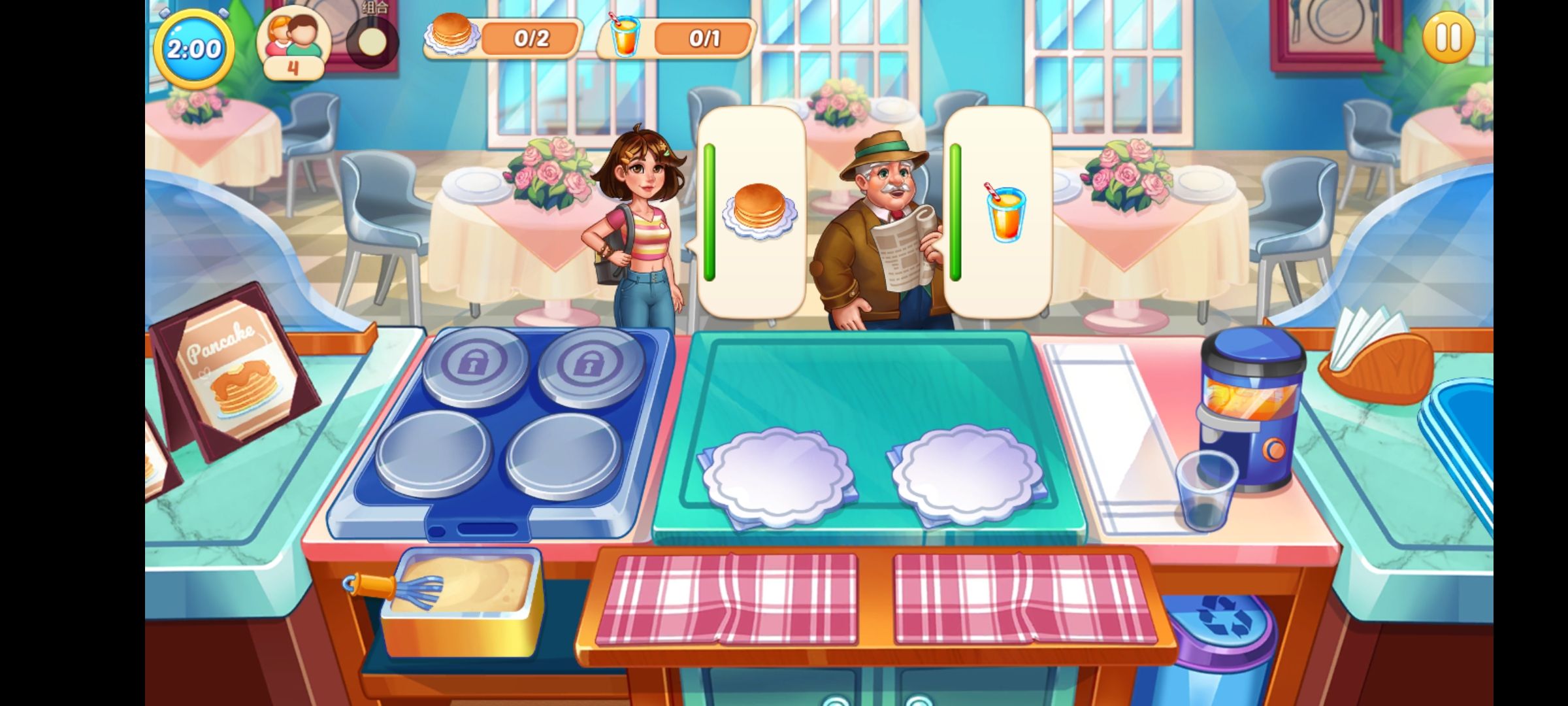
Task: Click the dark combo pan icon
Action: point(372,42)
